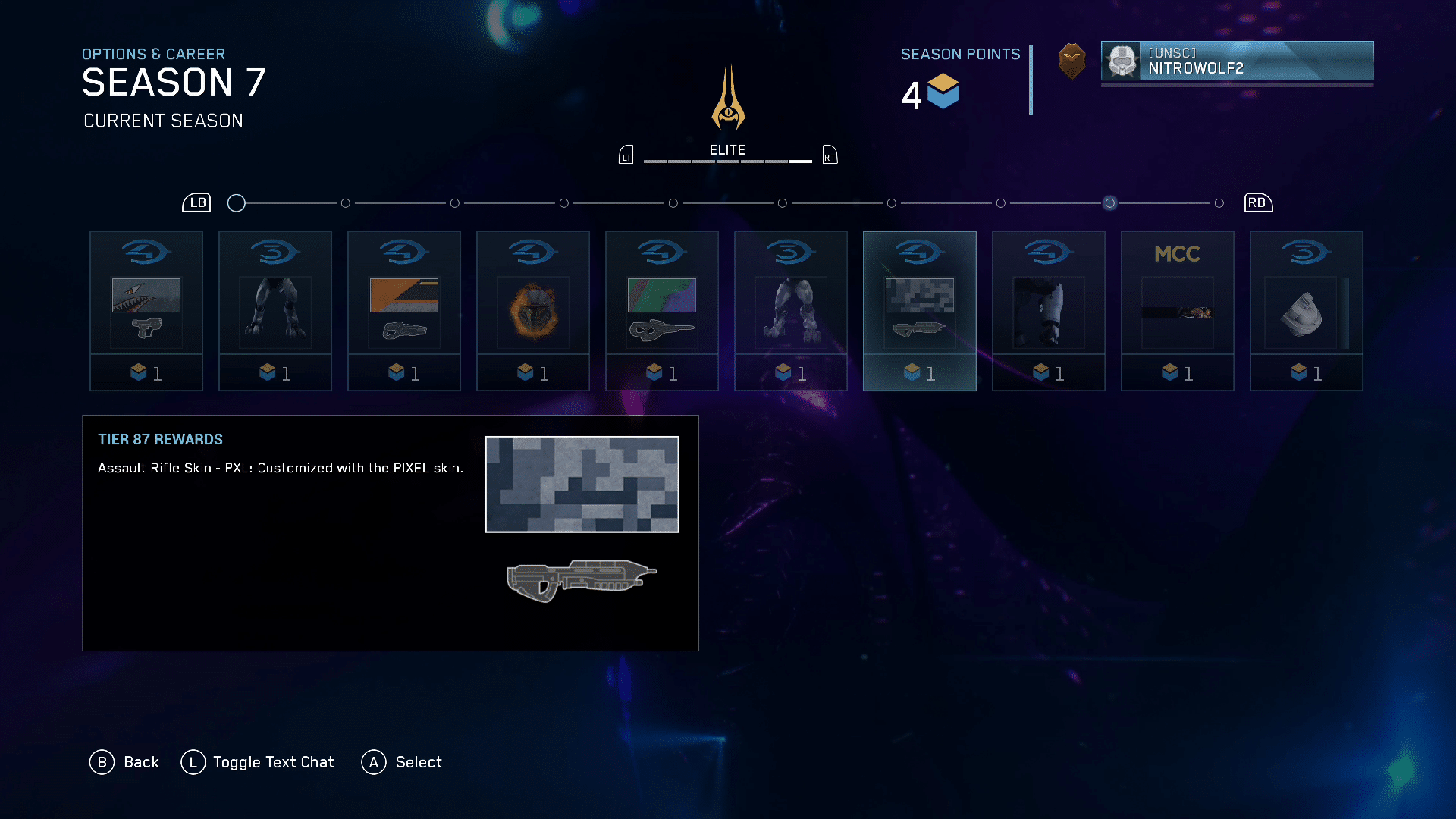Select the flaming helmet reward tile
Screen dimensions: 1456x819
click(x=533, y=310)
